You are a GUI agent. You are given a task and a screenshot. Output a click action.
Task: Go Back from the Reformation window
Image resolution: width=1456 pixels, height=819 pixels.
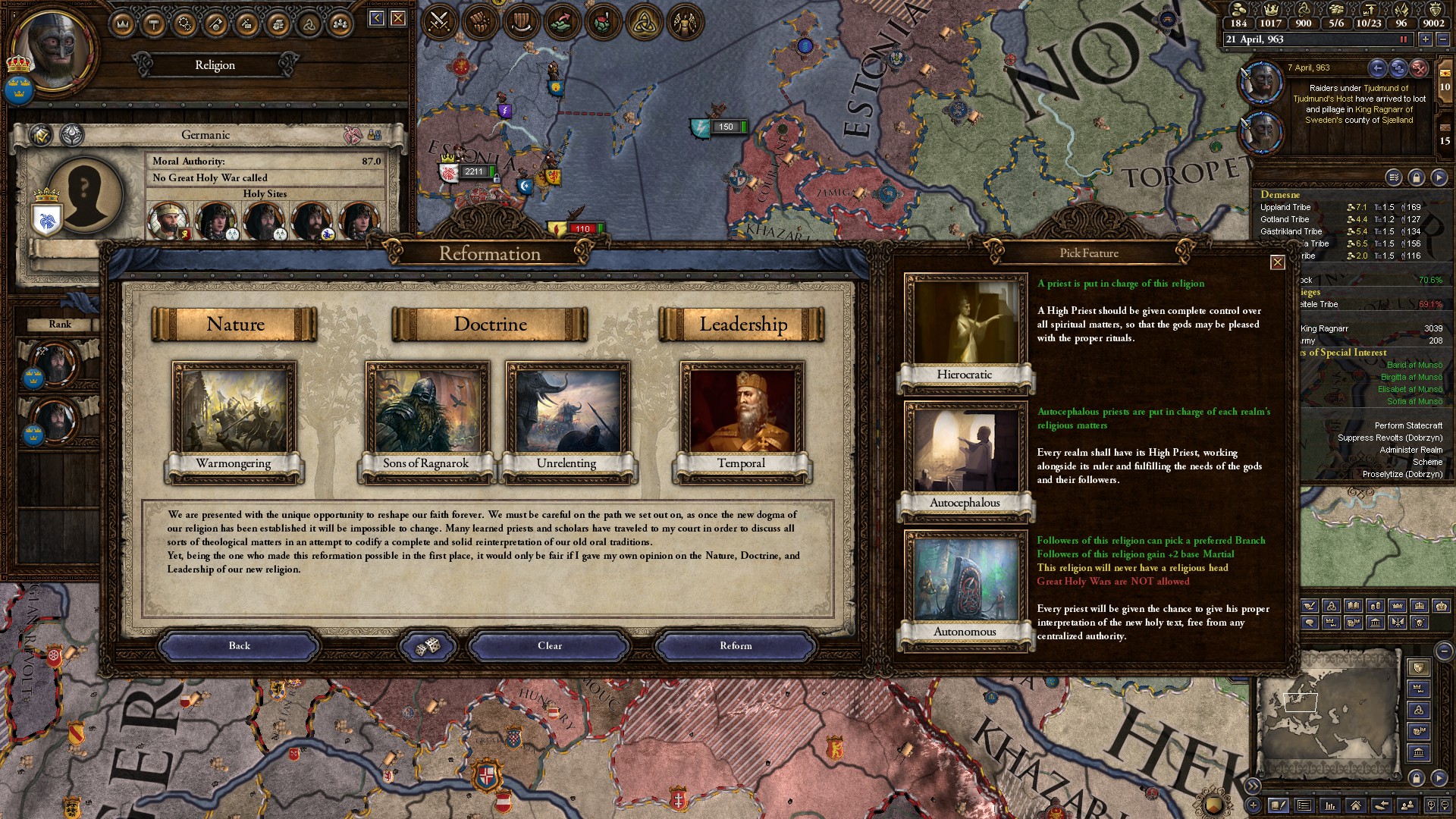[239, 646]
